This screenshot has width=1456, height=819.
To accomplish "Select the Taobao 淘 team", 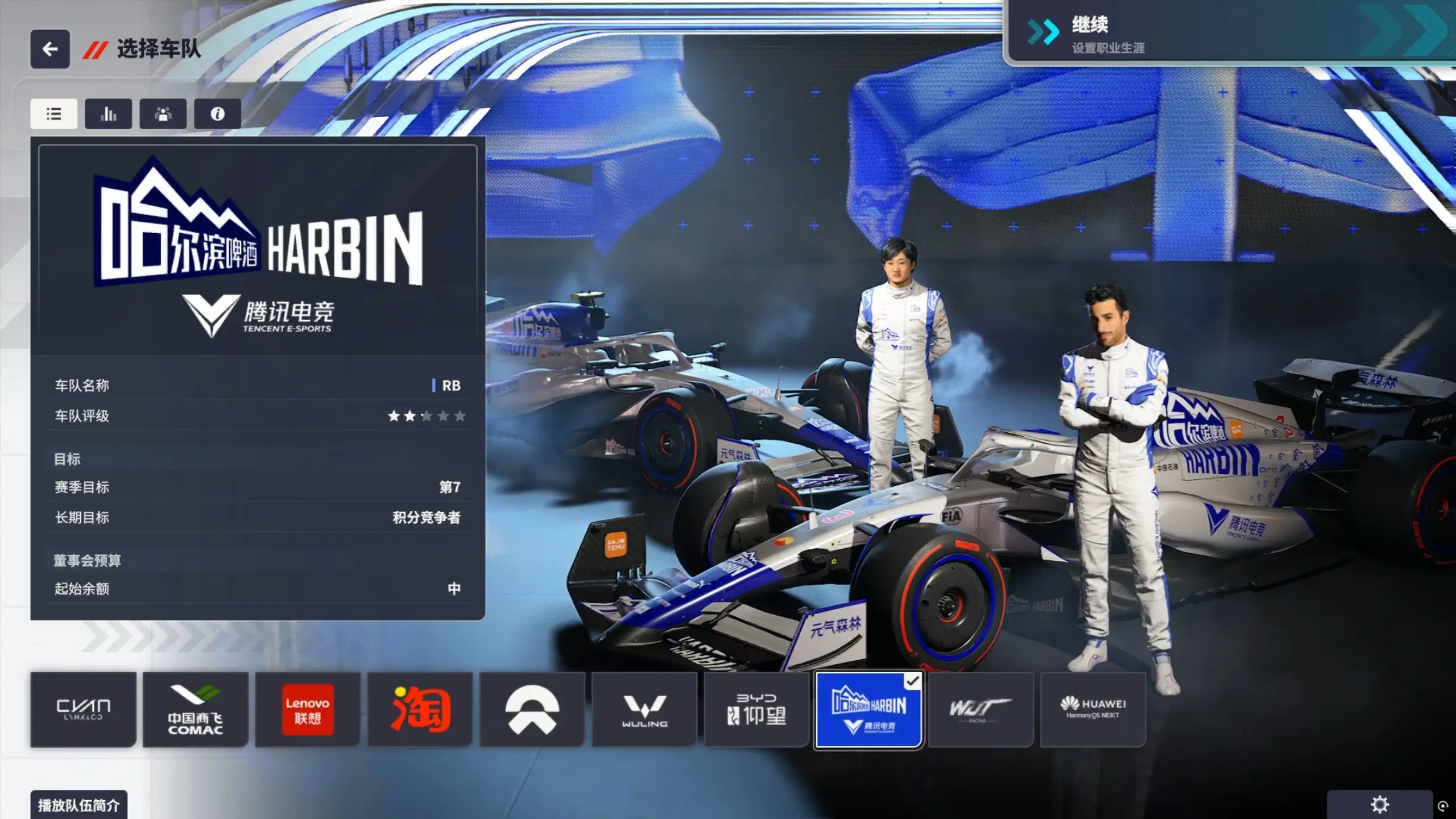I will click(x=420, y=709).
